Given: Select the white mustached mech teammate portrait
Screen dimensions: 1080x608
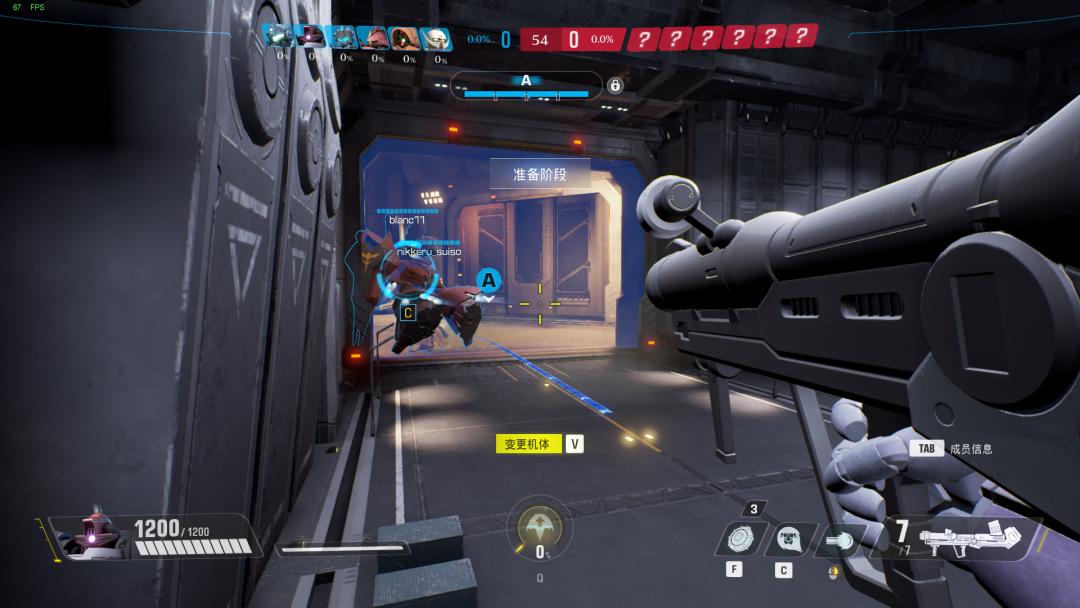Looking at the screenshot, I should (x=435, y=38).
